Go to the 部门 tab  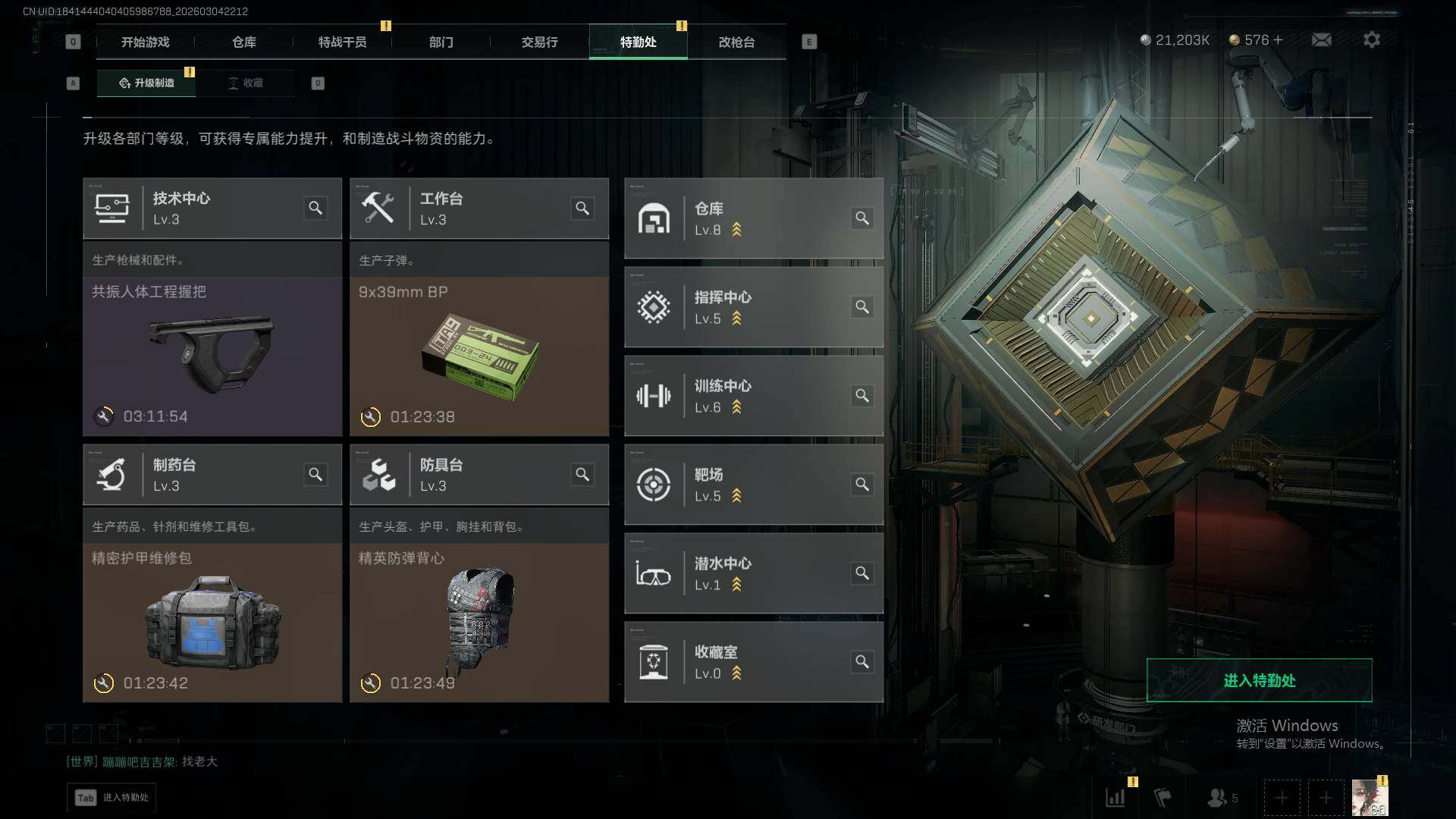point(441,42)
